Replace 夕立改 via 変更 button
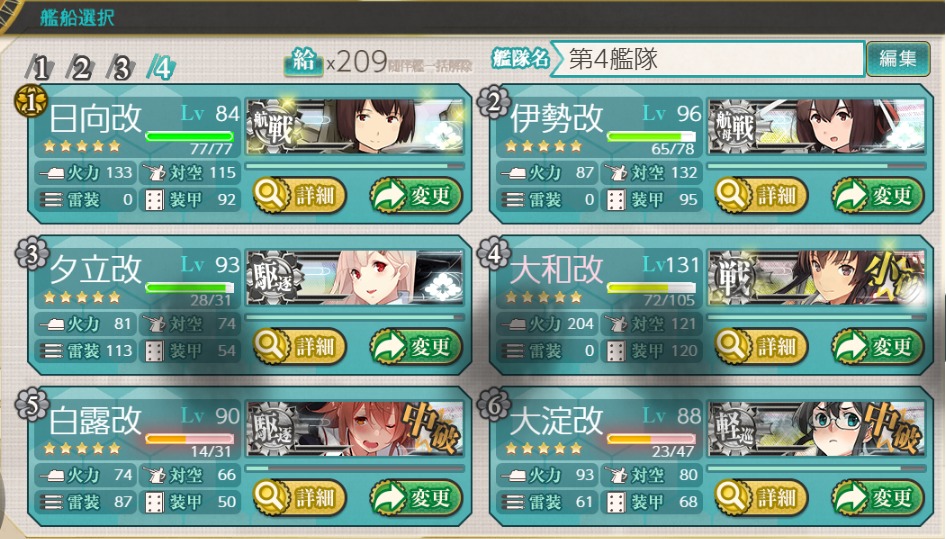Viewport: 946px width, 539px height. (416, 347)
